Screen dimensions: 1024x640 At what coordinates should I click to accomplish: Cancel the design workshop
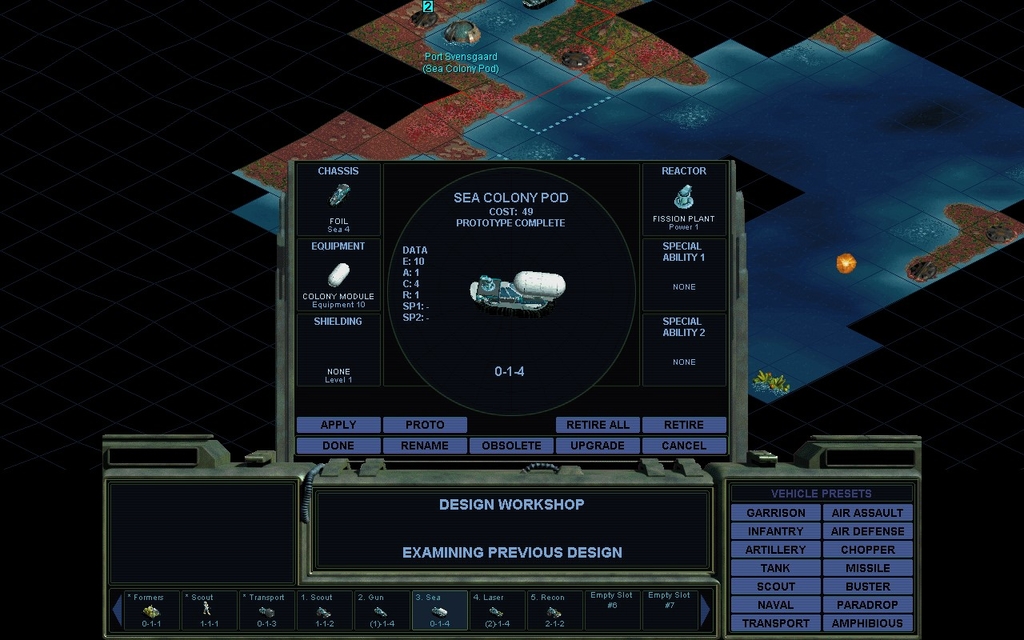click(684, 445)
